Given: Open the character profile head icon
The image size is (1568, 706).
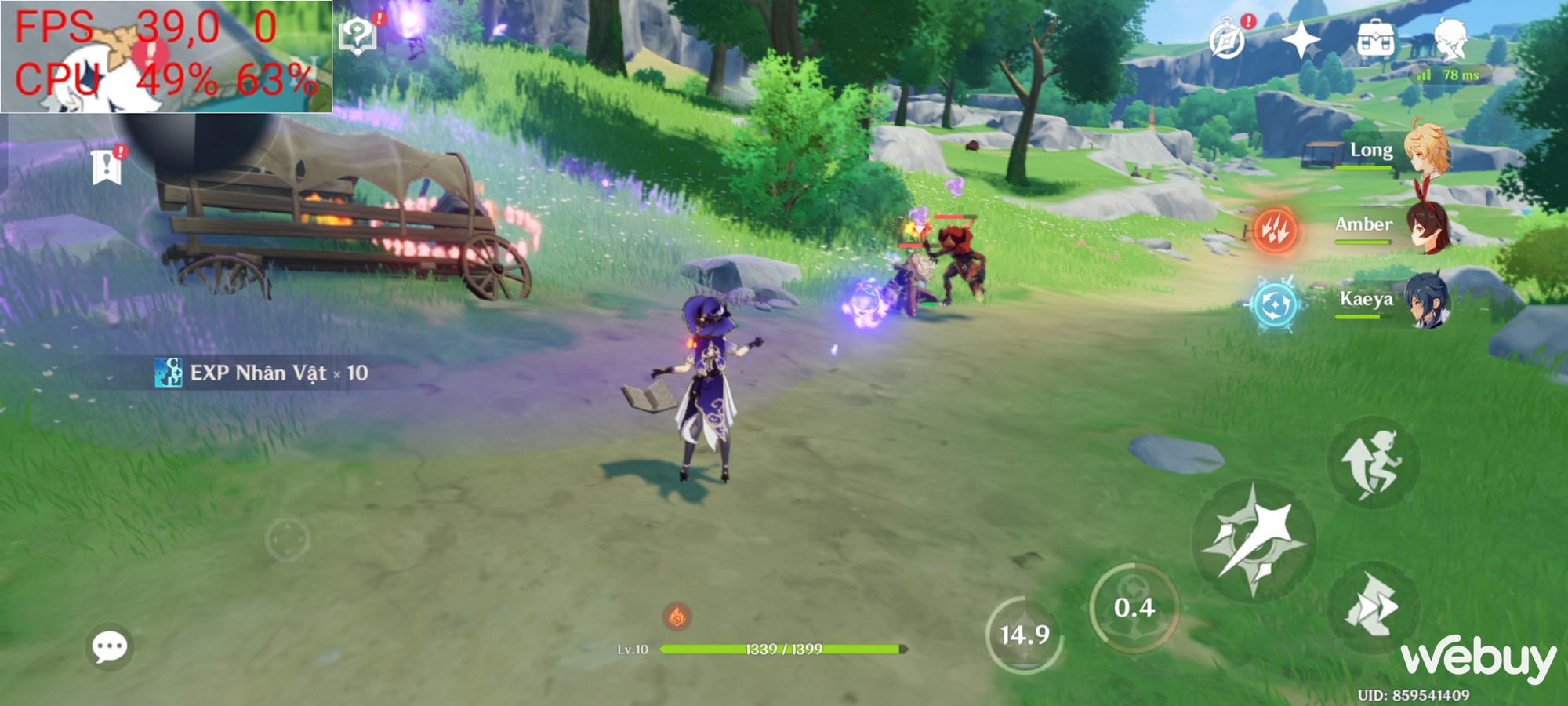Looking at the screenshot, I should pyautogui.click(x=1450, y=39).
